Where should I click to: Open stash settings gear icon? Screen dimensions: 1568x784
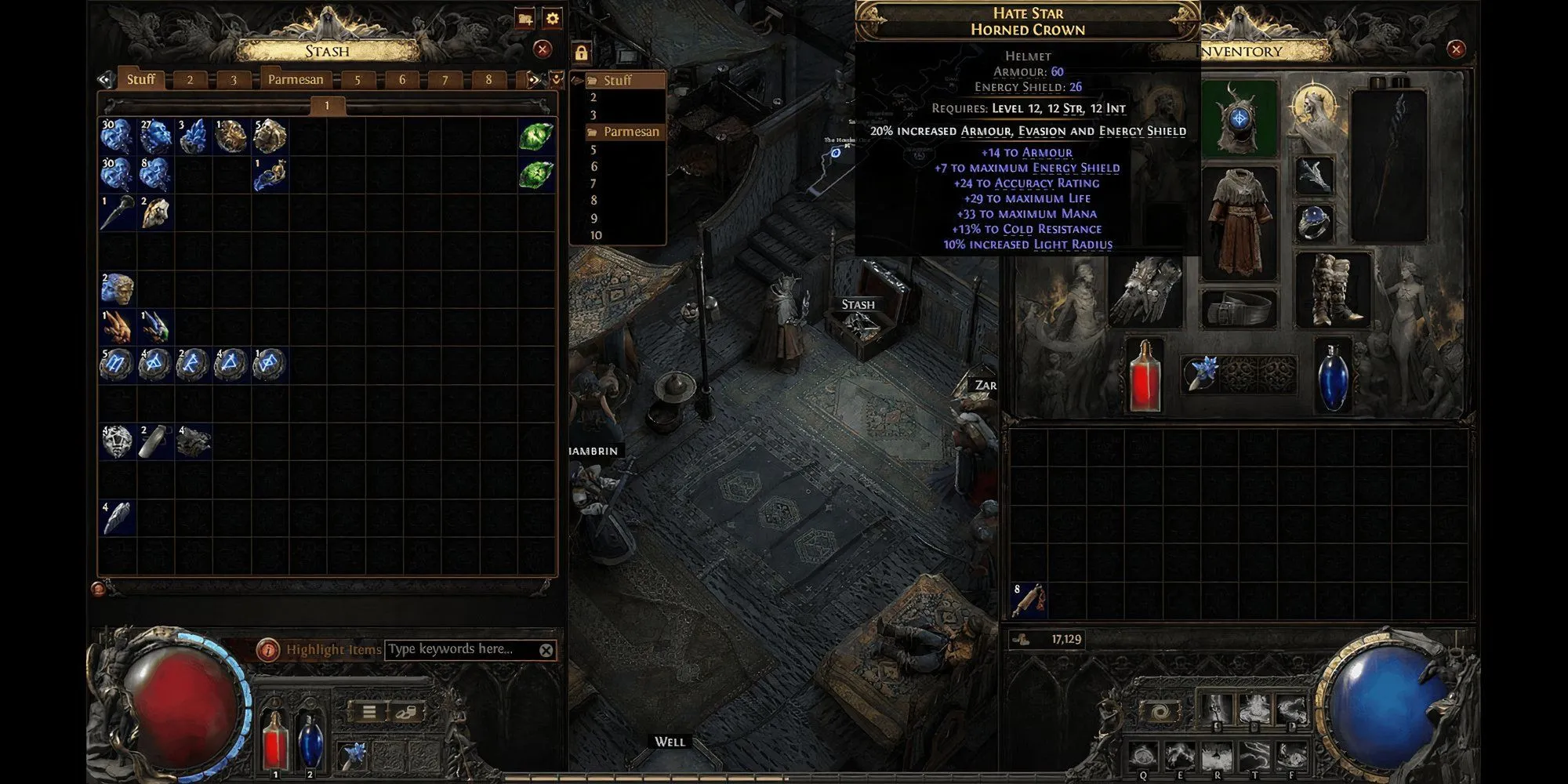click(x=553, y=19)
